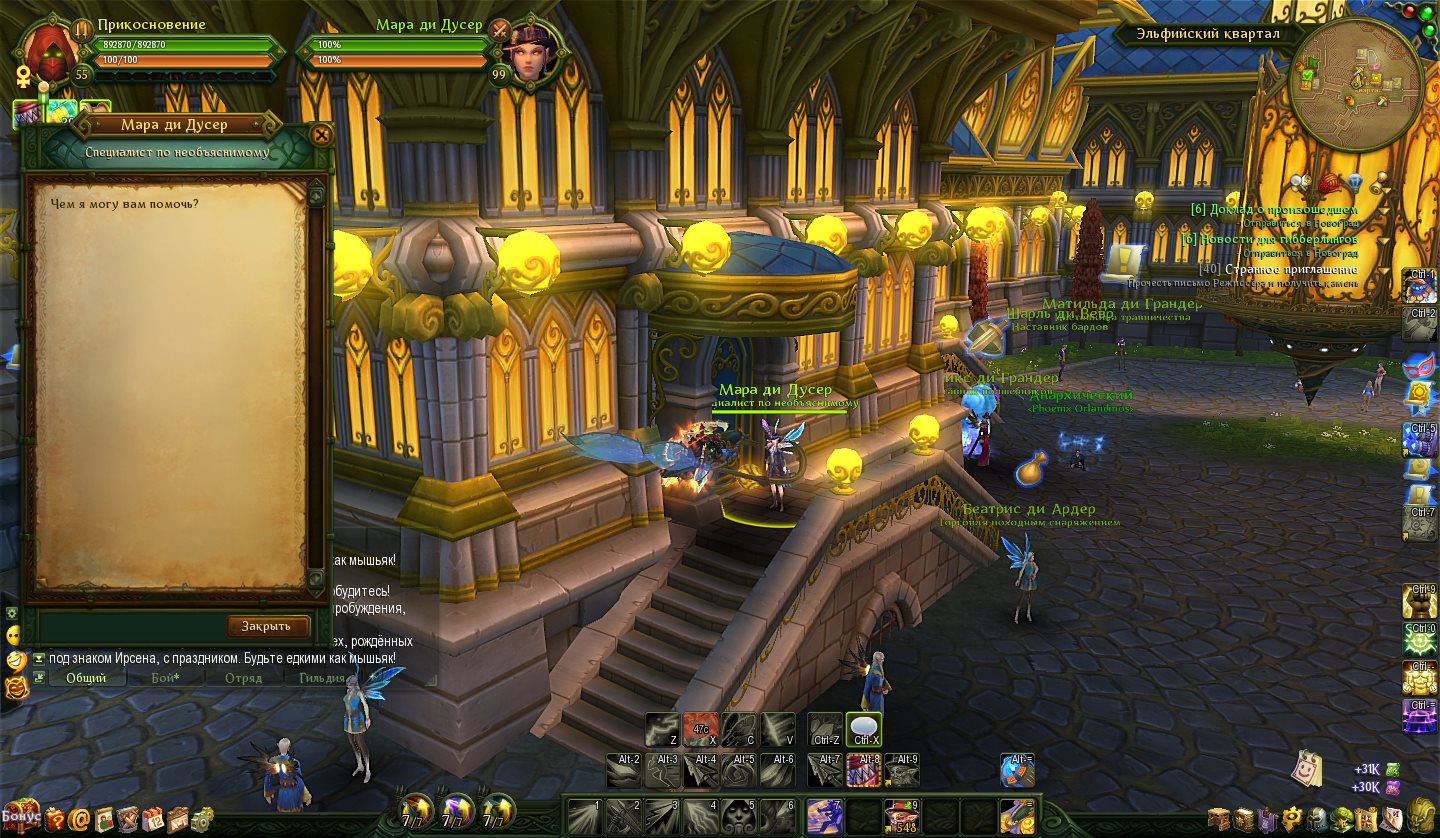The width and height of the screenshot is (1440, 838).
Task: Close Мара ди Дусер window with X
Action: [321, 134]
